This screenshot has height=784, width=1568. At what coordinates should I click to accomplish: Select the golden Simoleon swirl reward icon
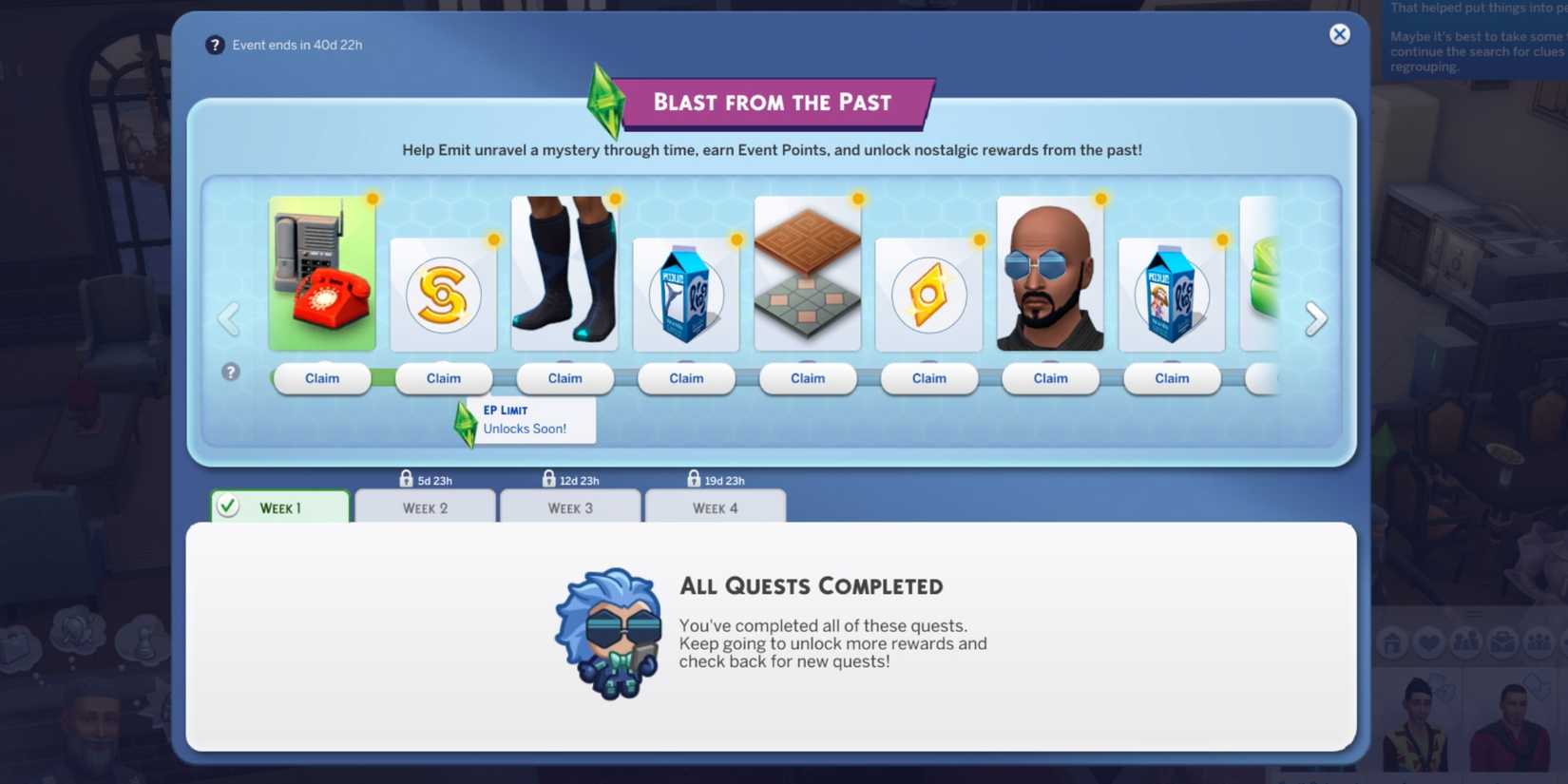click(x=443, y=295)
